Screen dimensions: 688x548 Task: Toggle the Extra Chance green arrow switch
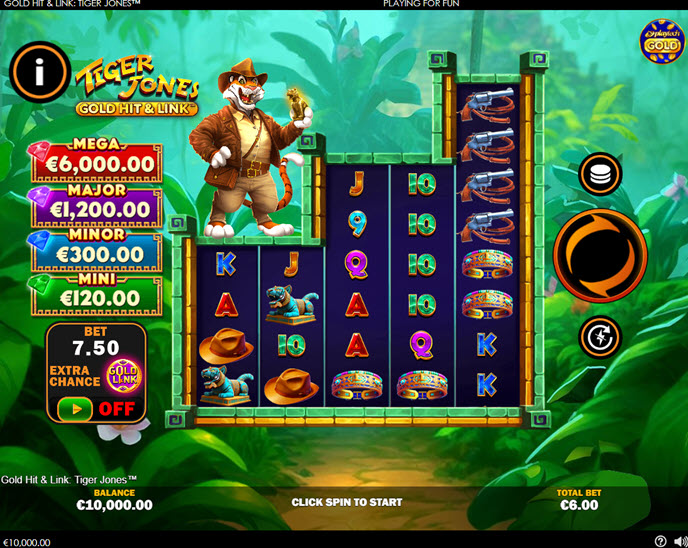tap(75, 408)
